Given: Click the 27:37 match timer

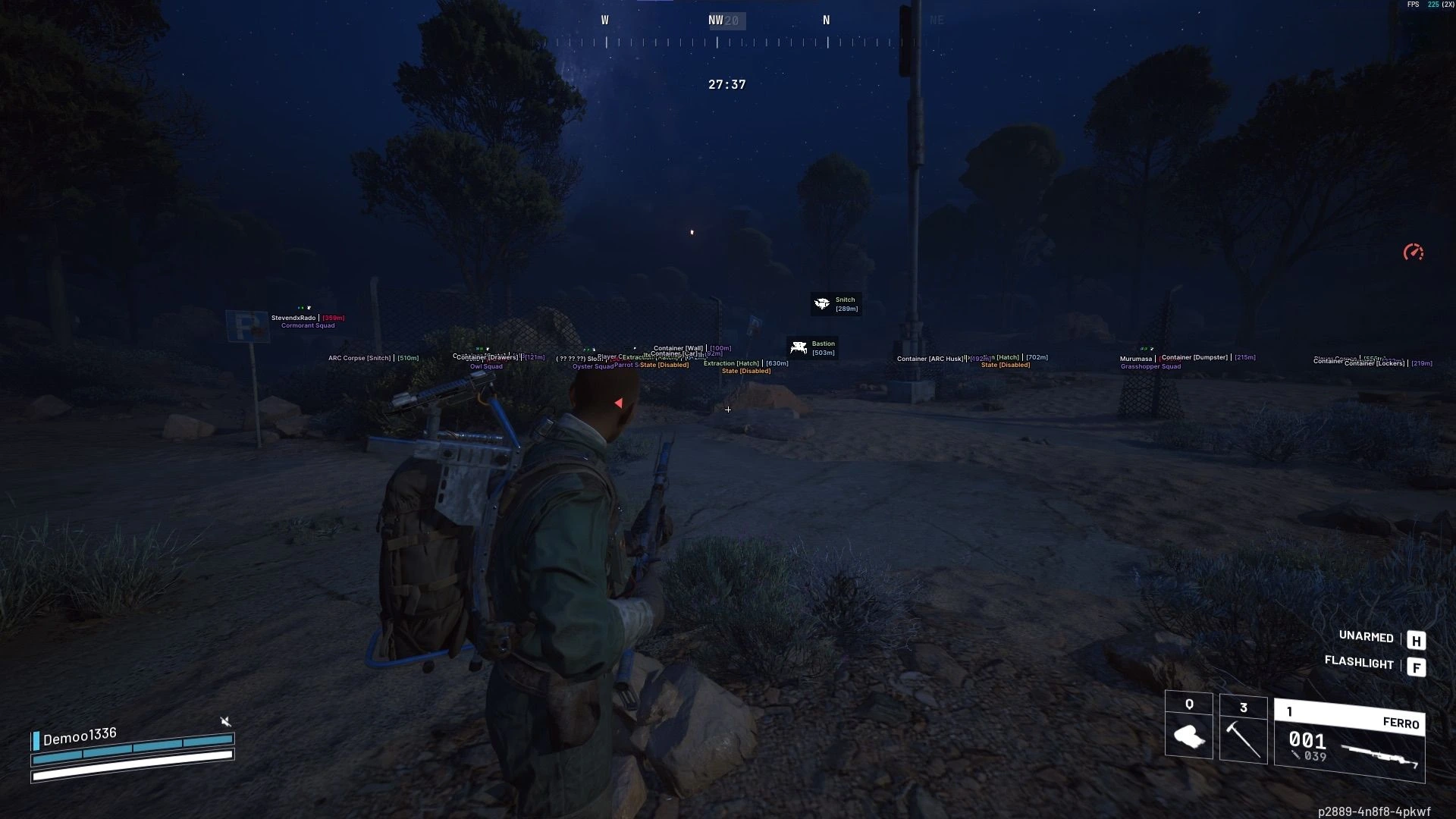Looking at the screenshot, I should coord(726,85).
